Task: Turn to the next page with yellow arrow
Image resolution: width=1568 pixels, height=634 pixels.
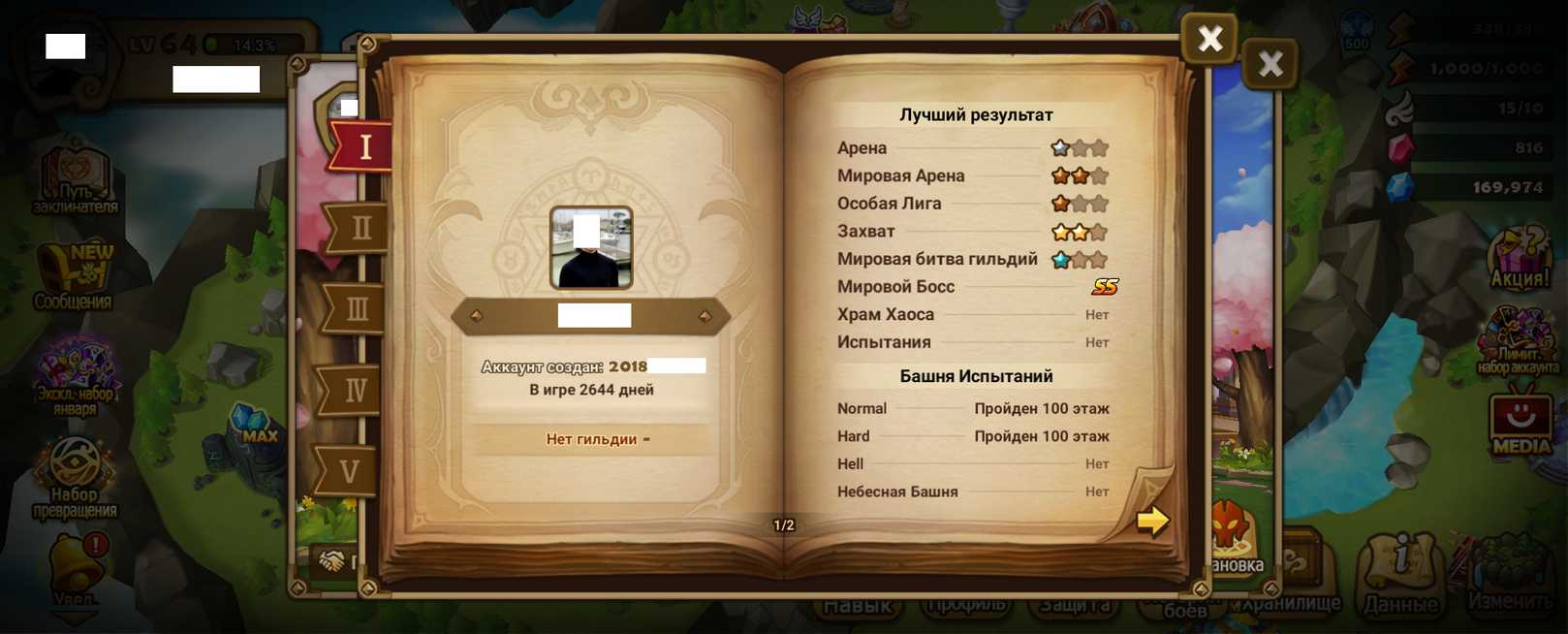Action: (1152, 521)
